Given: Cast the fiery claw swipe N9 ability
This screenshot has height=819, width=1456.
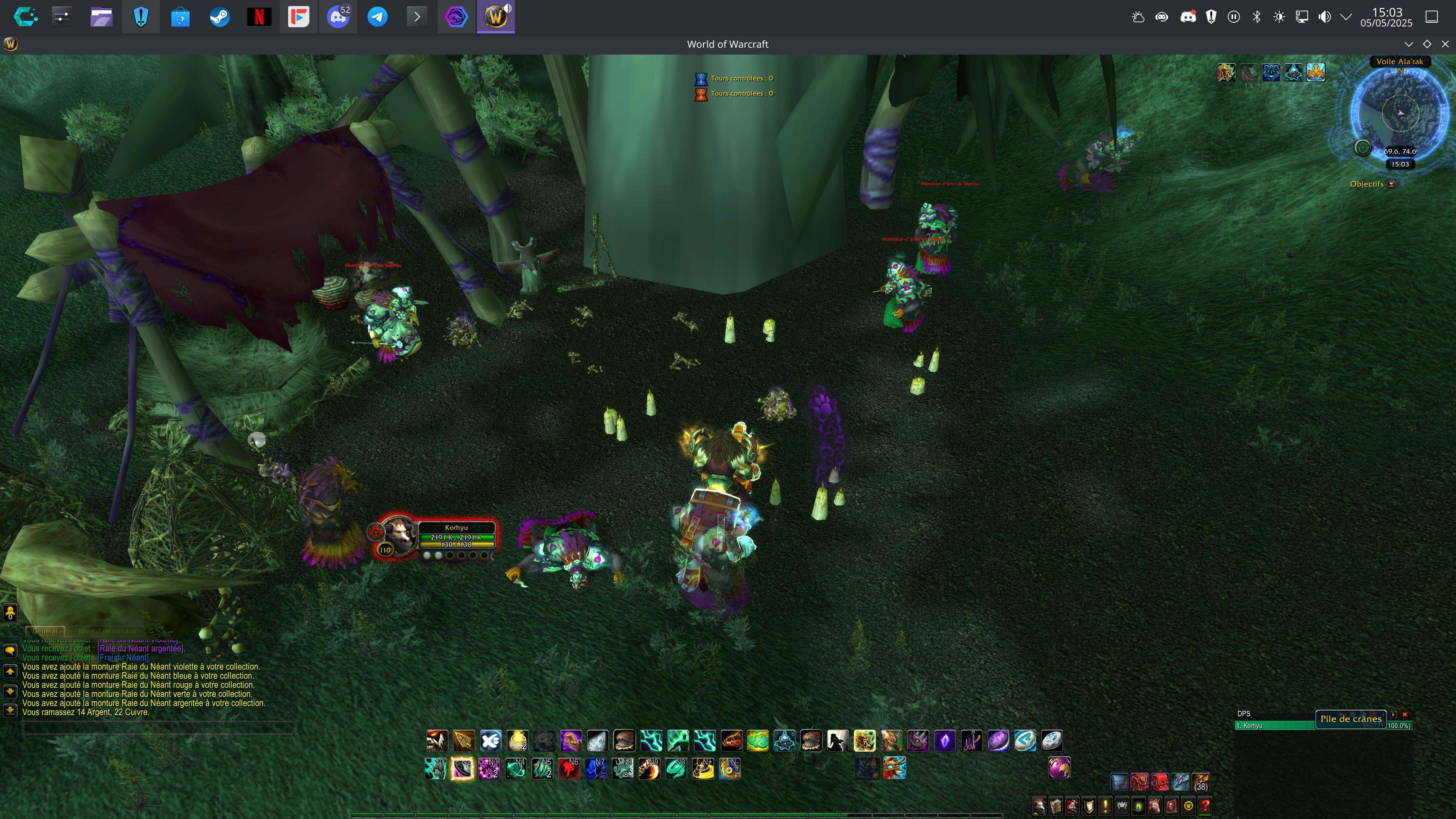Looking at the screenshot, I should [649, 769].
